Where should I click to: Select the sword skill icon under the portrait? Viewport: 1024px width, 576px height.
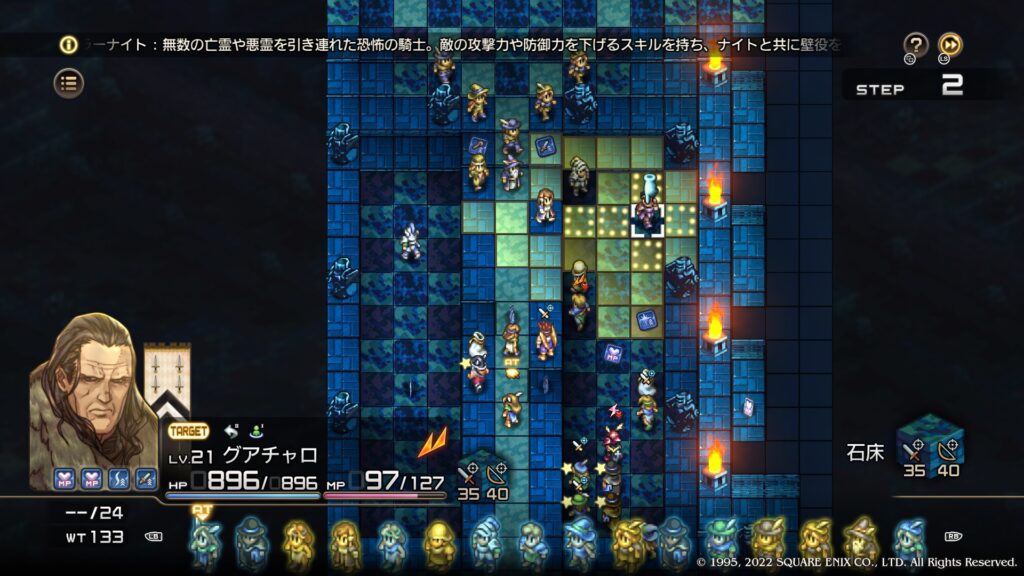pos(146,479)
